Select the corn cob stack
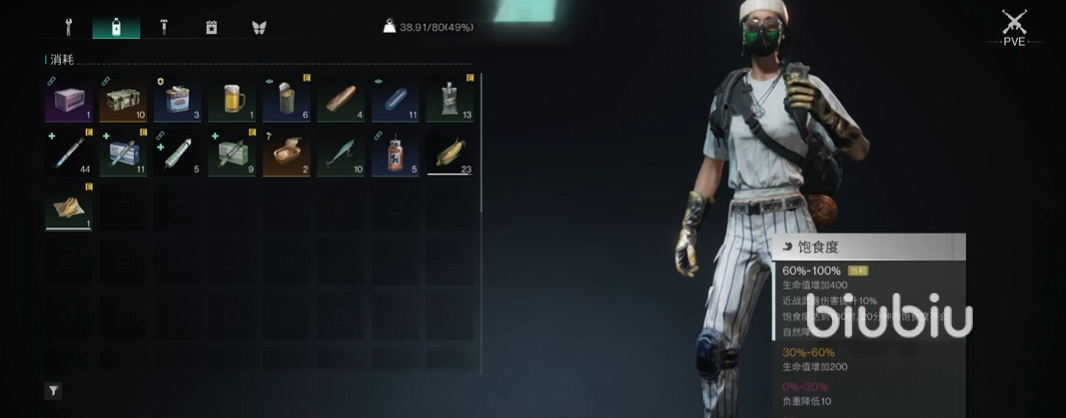 (x=450, y=153)
